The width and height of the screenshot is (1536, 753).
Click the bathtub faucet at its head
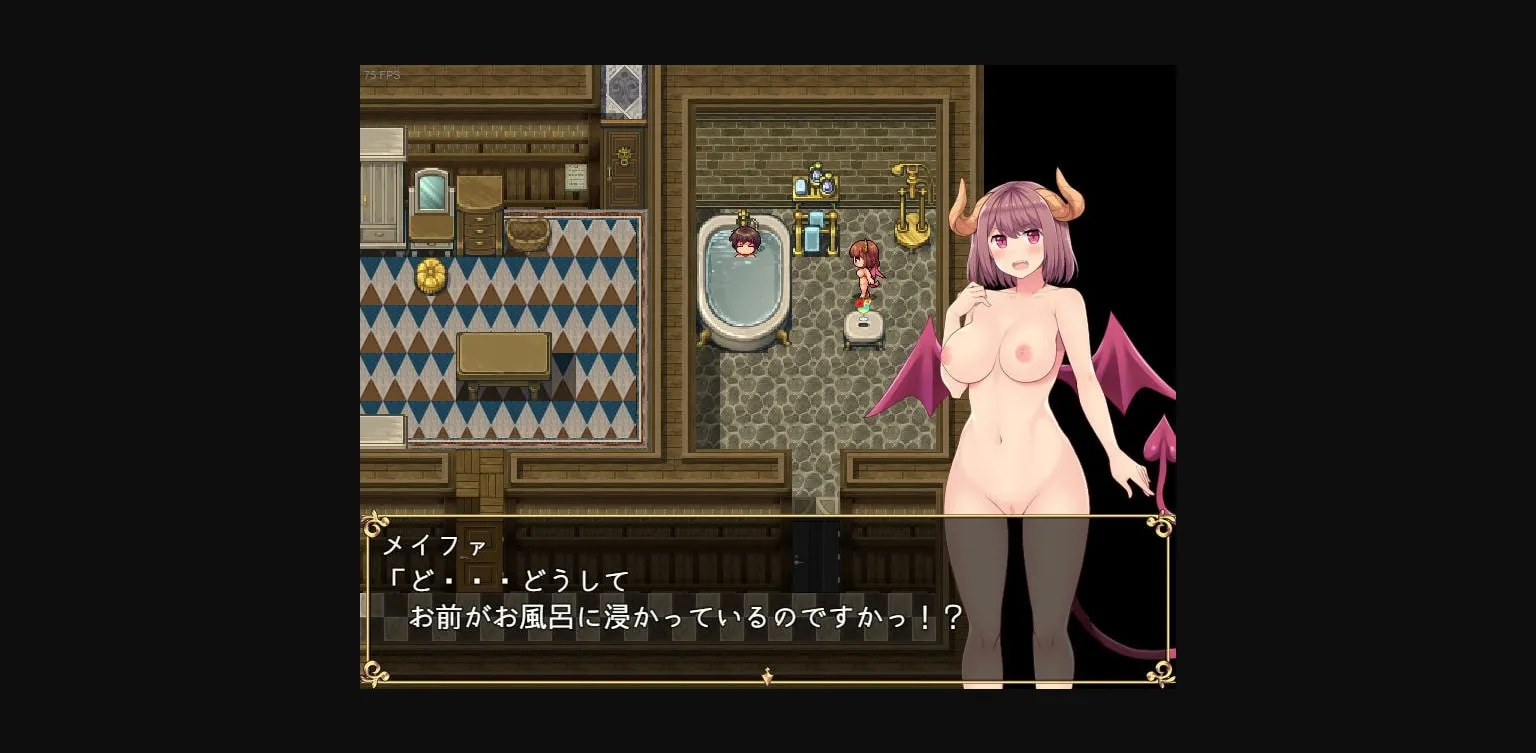point(742,215)
